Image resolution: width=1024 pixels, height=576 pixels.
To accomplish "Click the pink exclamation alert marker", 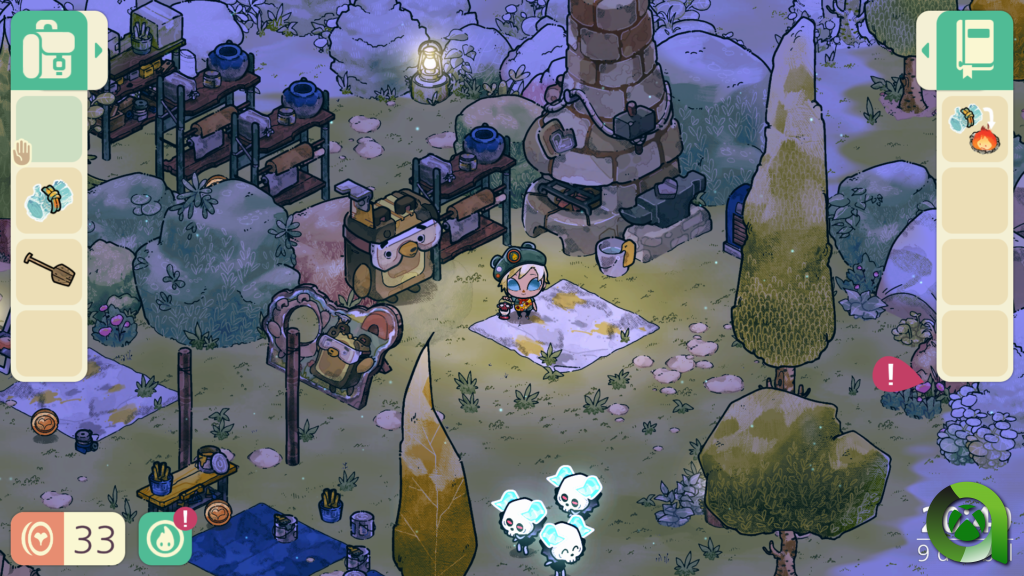I will pos(893,374).
